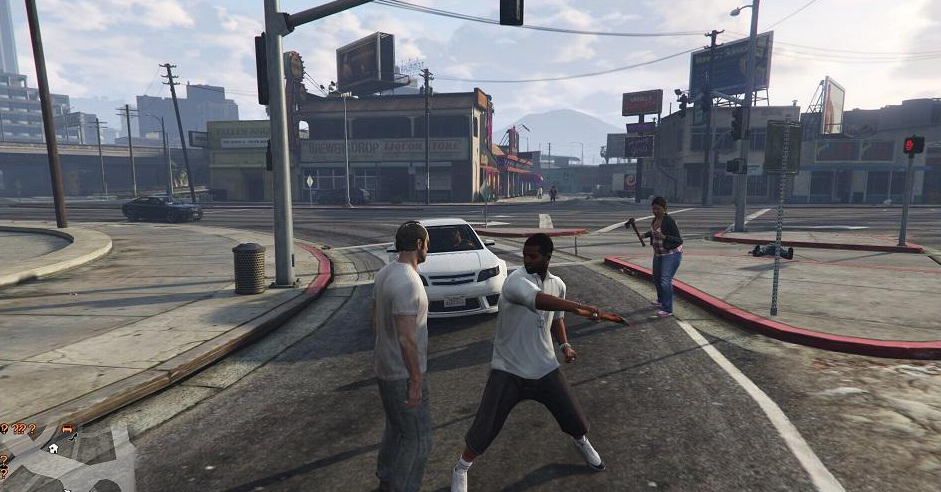This screenshot has height=492, width=941.
Task: Select the orange car marker on minimap
Action: (68, 430)
